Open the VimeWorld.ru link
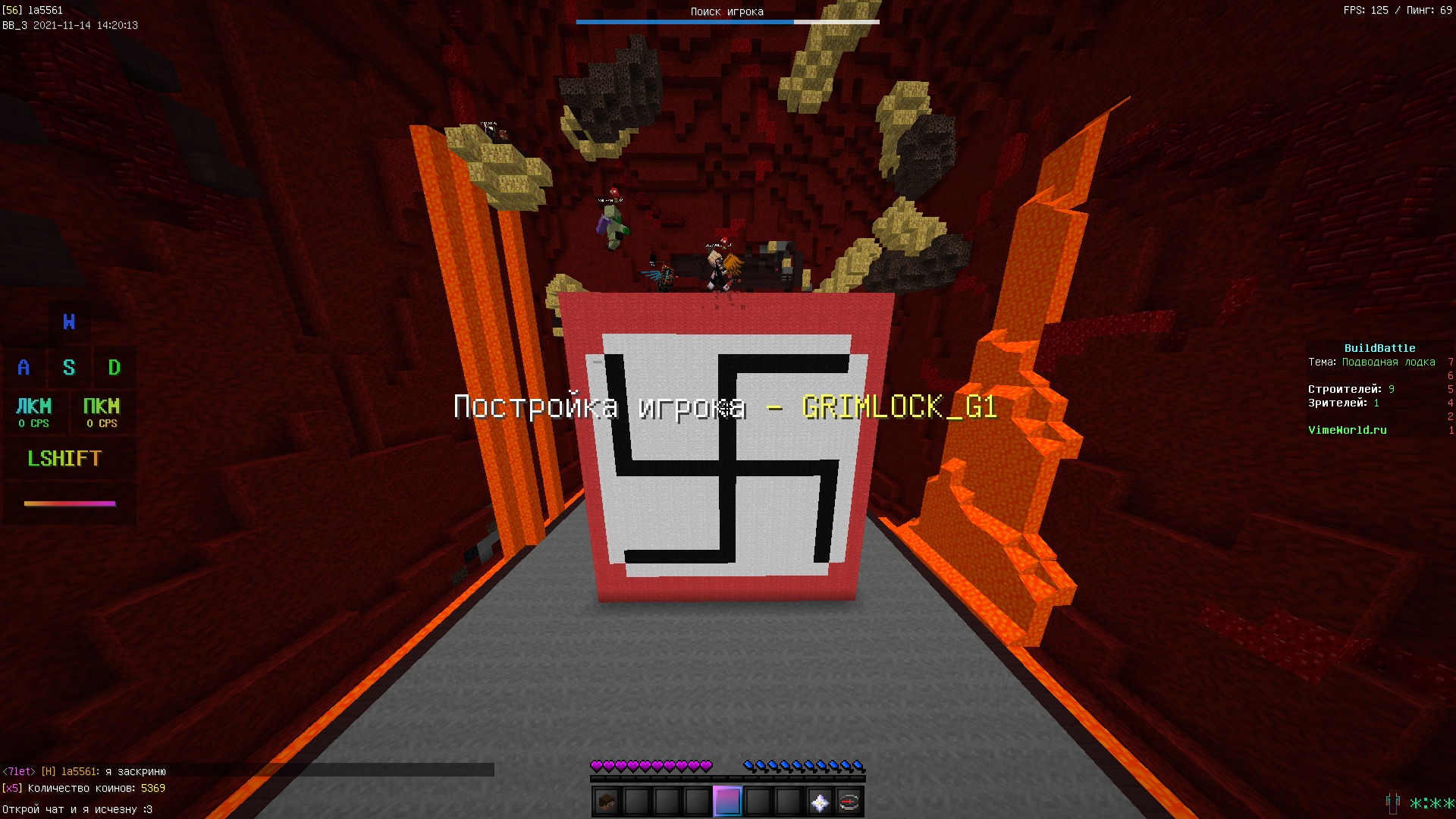The image size is (1456, 819). pyautogui.click(x=1346, y=430)
